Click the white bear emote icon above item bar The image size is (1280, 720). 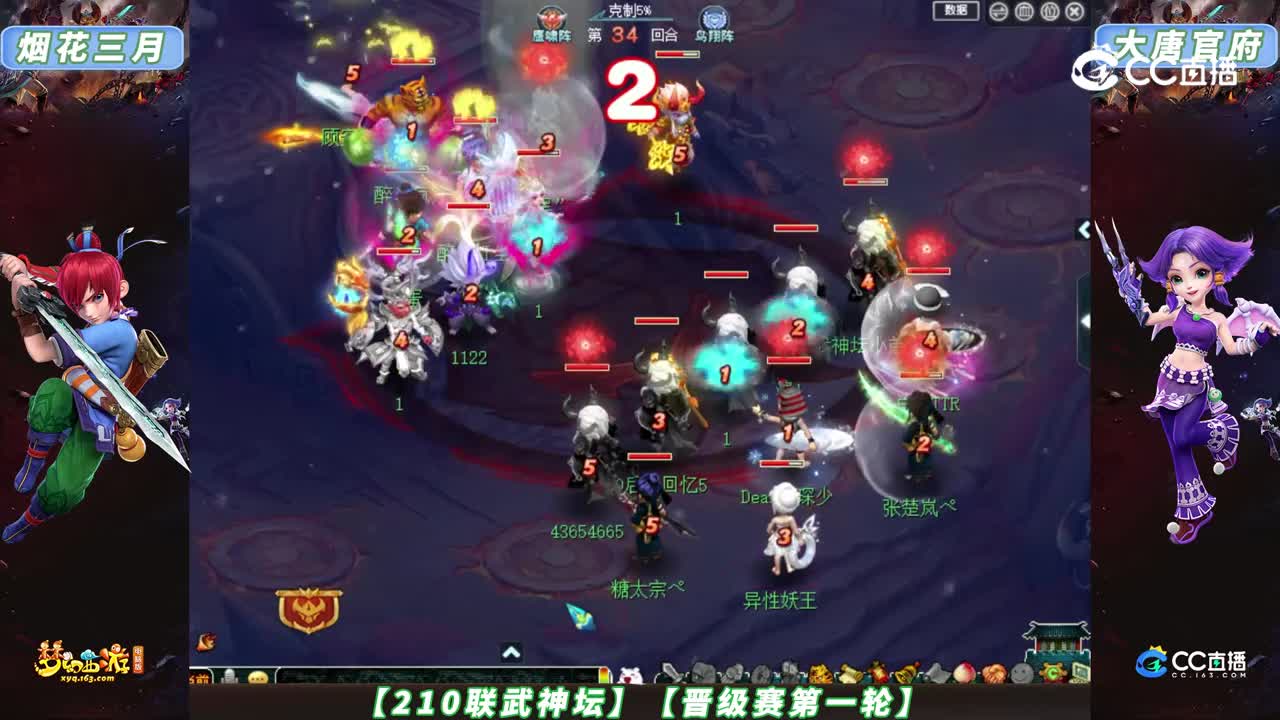click(x=628, y=675)
